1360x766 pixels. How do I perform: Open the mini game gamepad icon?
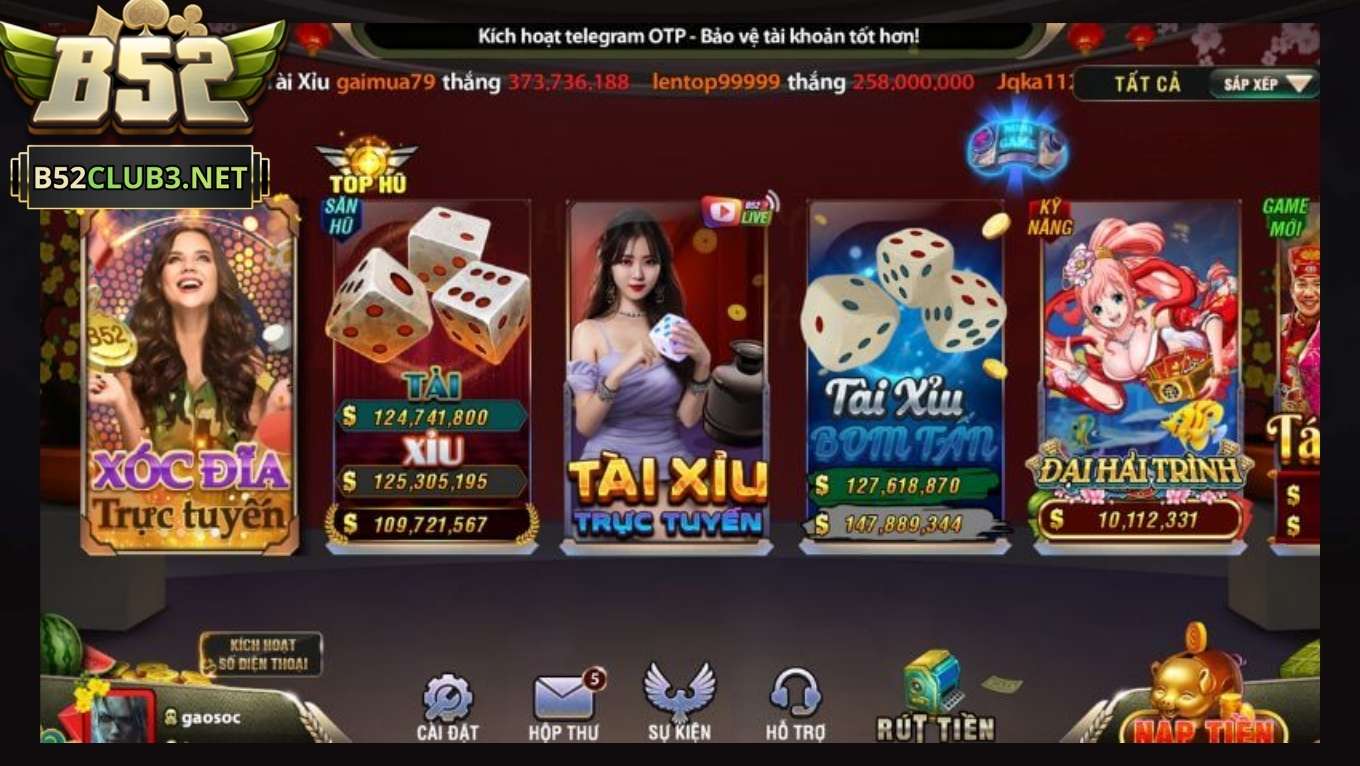pyautogui.click(x=1019, y=148)
